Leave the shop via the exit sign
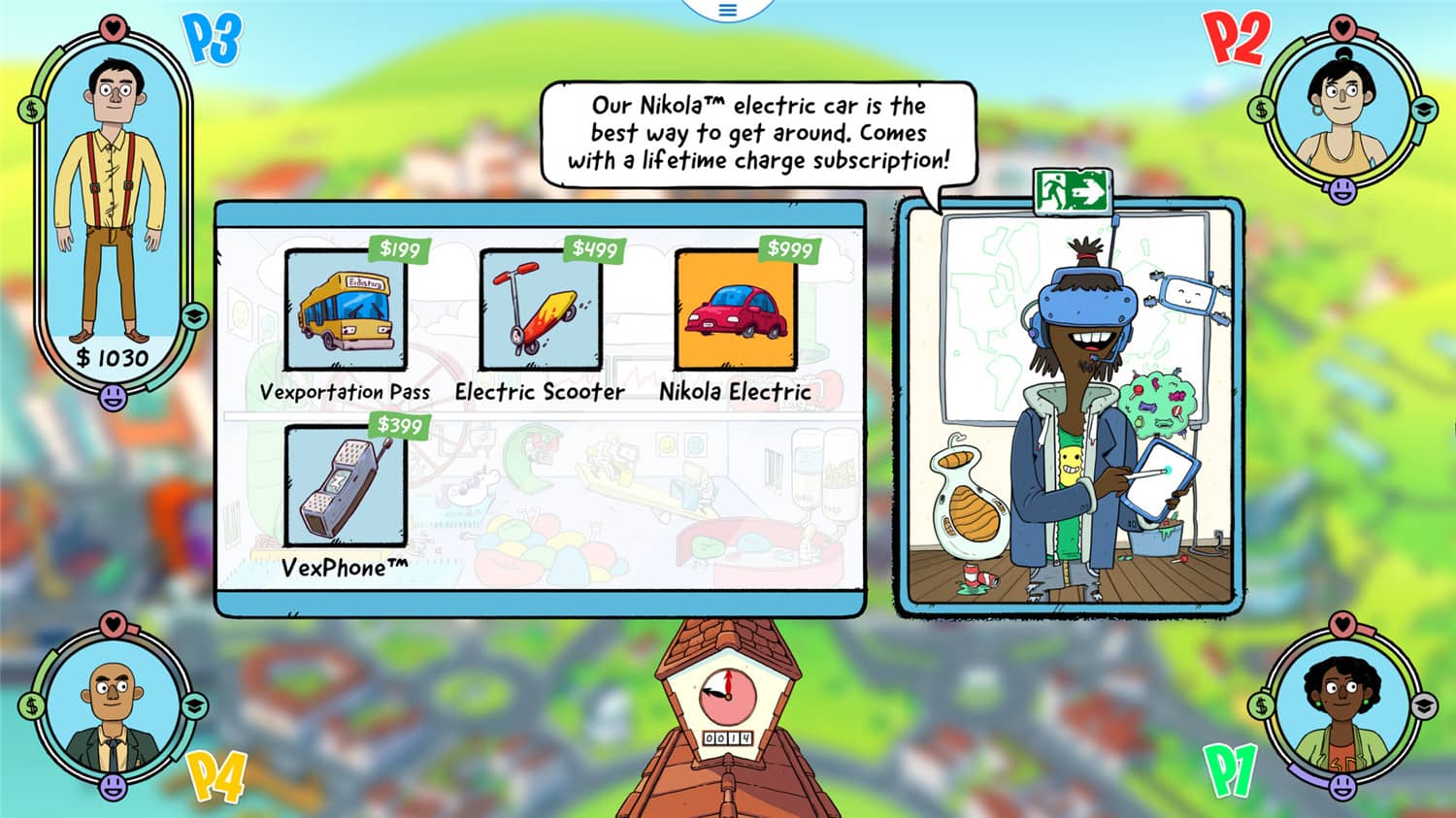 click(1072, 190)
